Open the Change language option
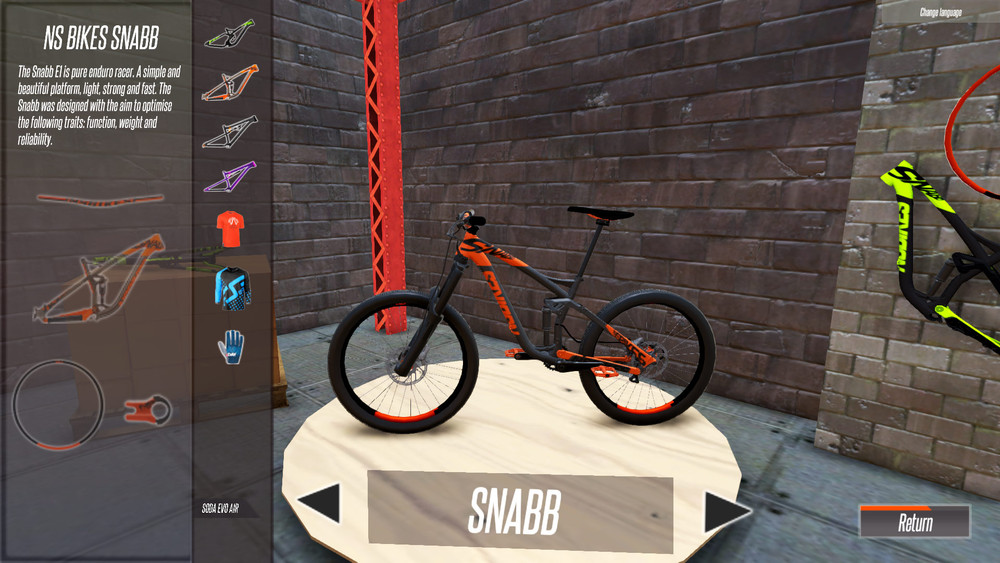1000x563 pixels. click(x=941, y=13)
